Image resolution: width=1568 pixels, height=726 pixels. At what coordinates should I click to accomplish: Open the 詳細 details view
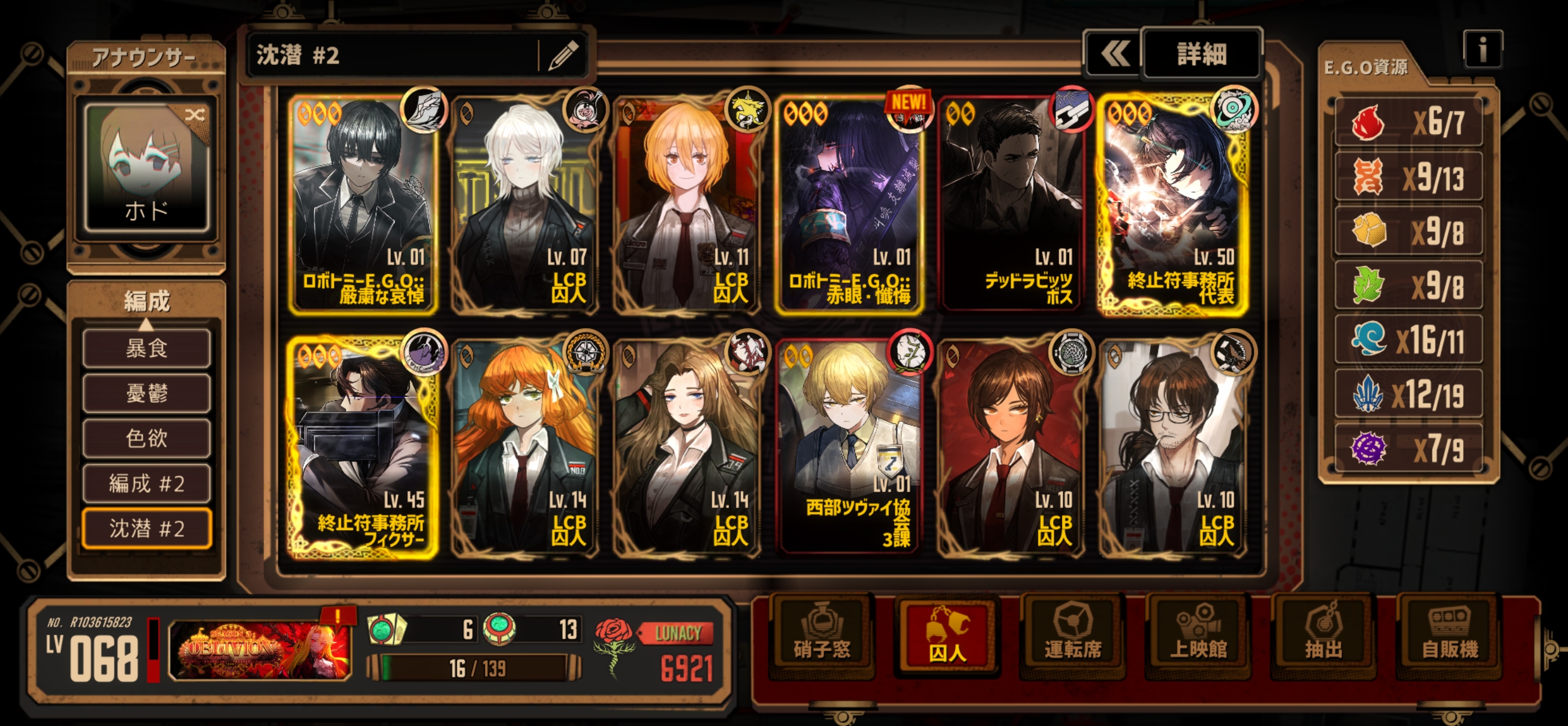coord(1201,54)
